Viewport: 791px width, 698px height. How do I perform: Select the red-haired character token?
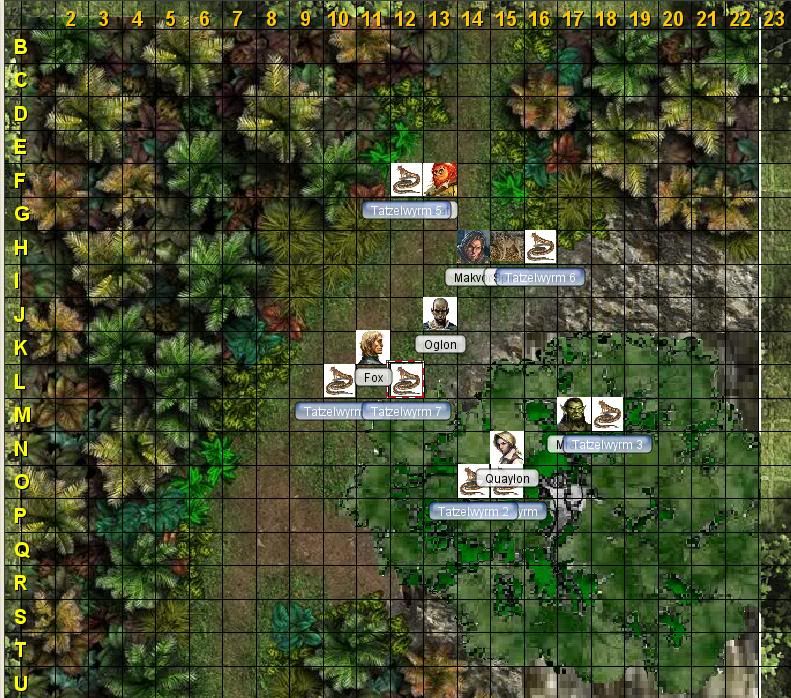pyautogui.click(x=439, y=179)
